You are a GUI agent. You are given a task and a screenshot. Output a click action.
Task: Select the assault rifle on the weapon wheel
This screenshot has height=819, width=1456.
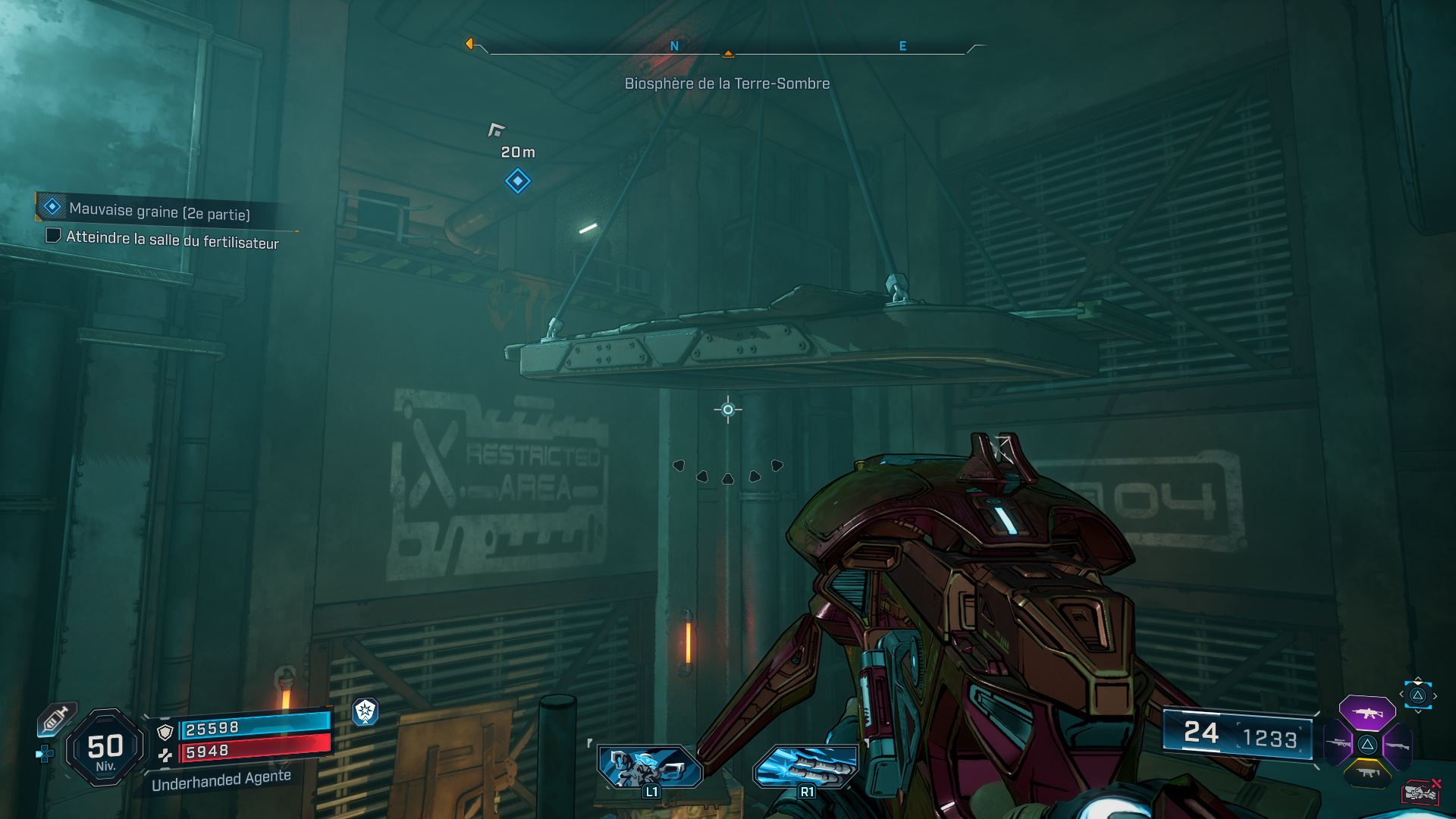1367,713
